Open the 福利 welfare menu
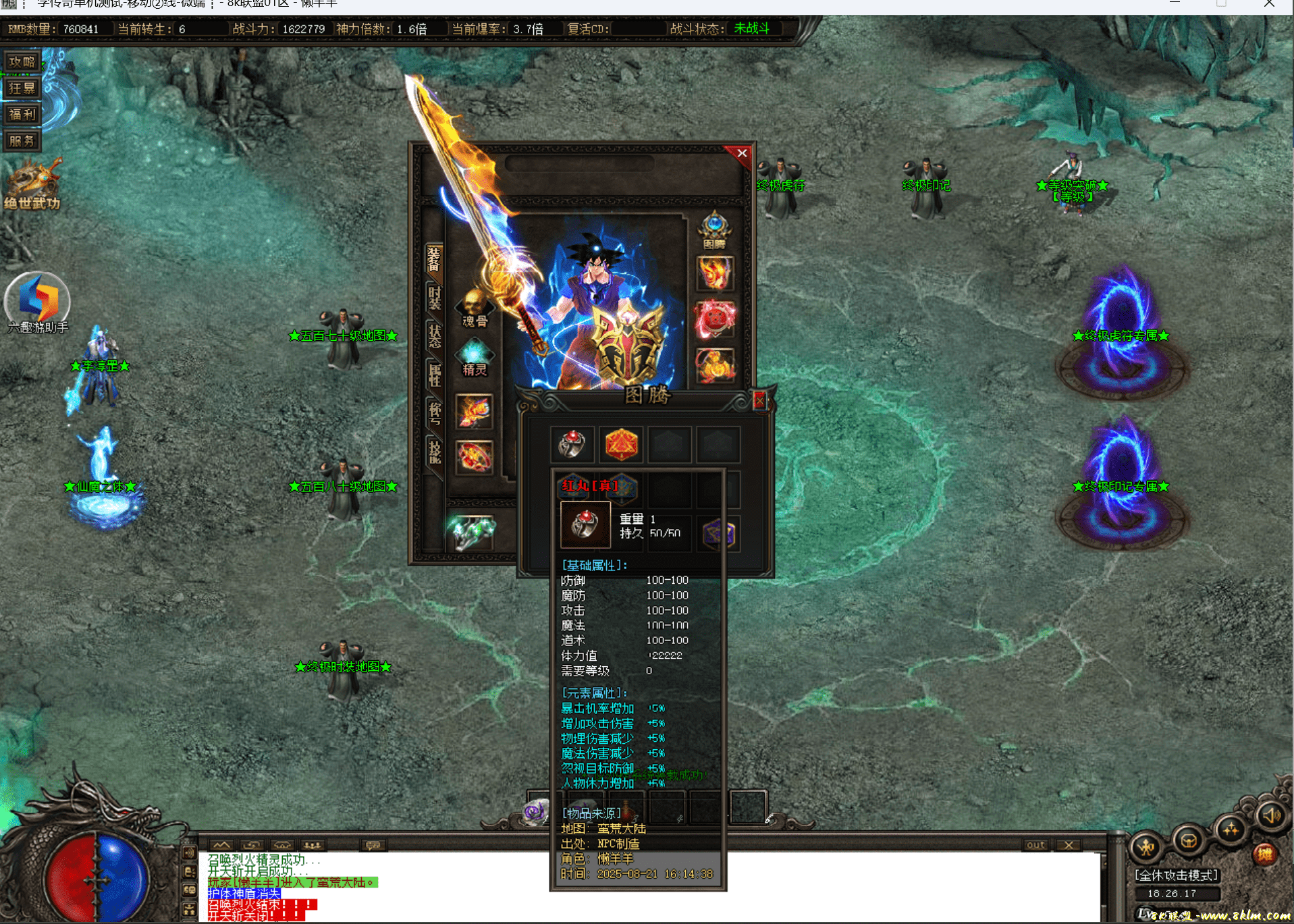The image size is (1294, 924). pos(22,115)
